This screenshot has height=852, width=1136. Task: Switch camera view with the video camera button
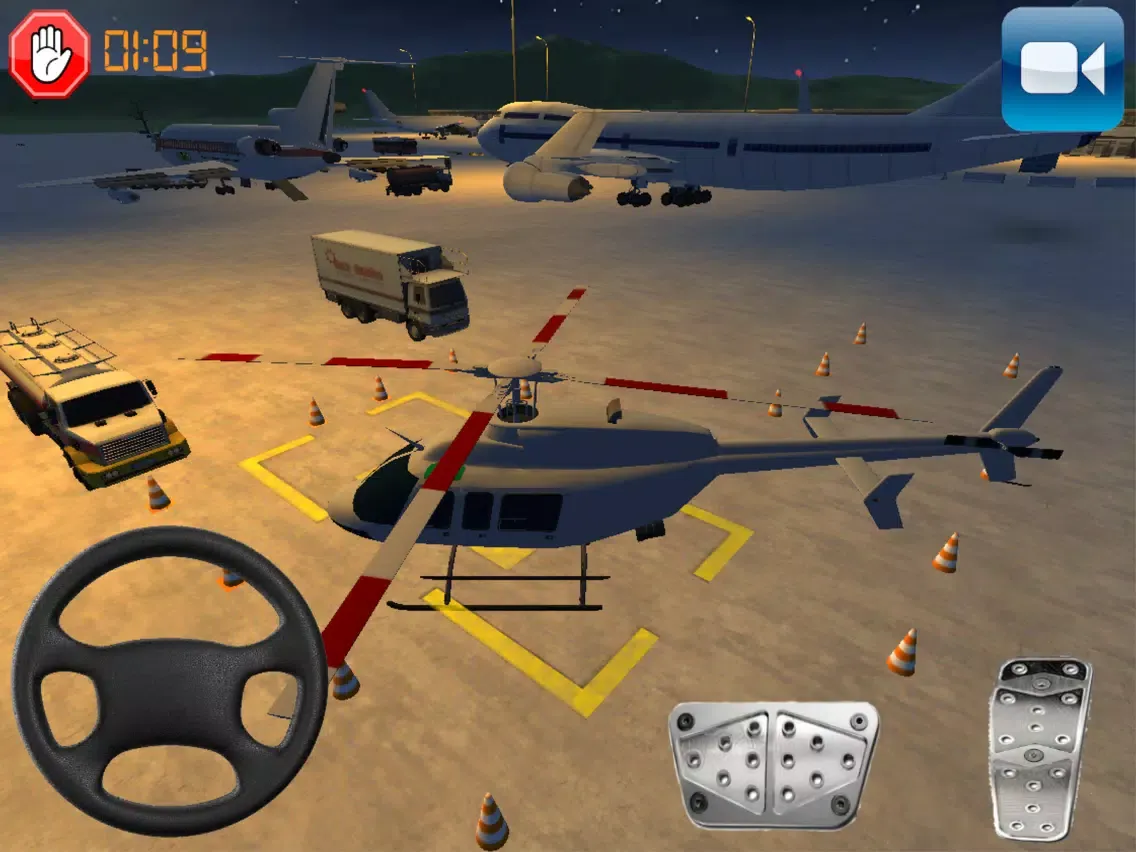click(x=1062, y=69)
